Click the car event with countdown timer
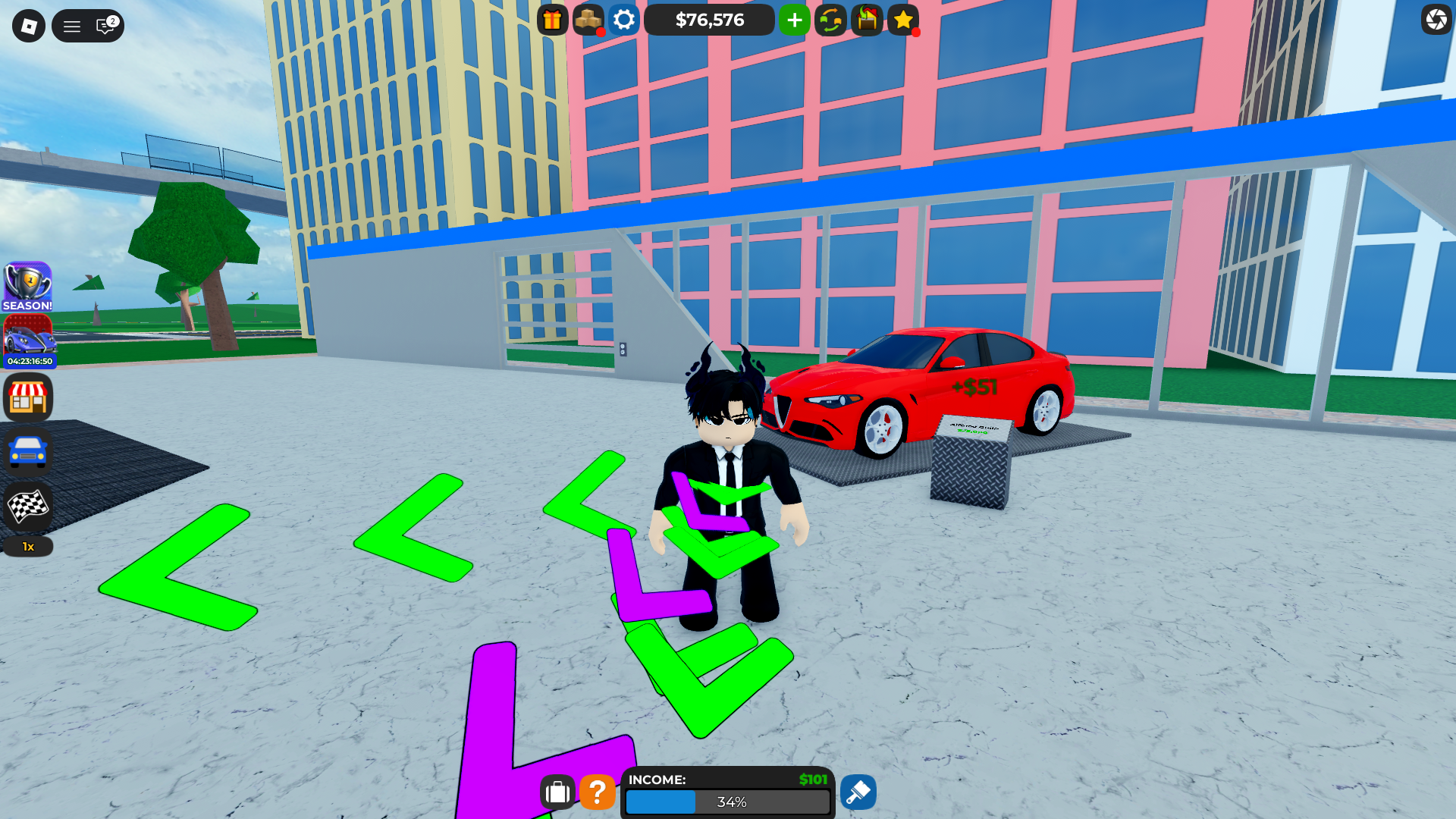 [x=28, y=343]
